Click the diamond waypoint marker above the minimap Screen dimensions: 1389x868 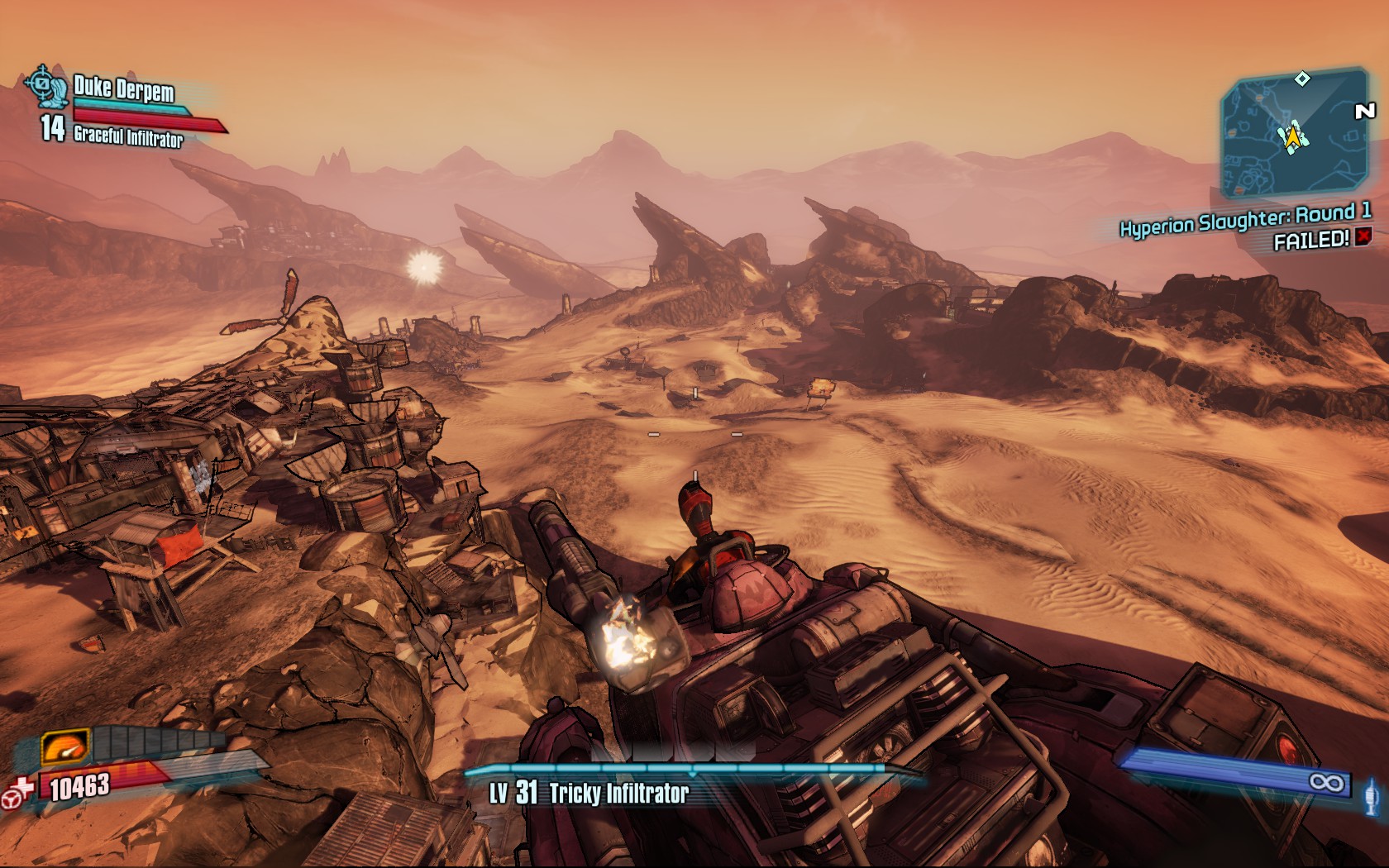pyautogui.click(x=1302, y=79)
